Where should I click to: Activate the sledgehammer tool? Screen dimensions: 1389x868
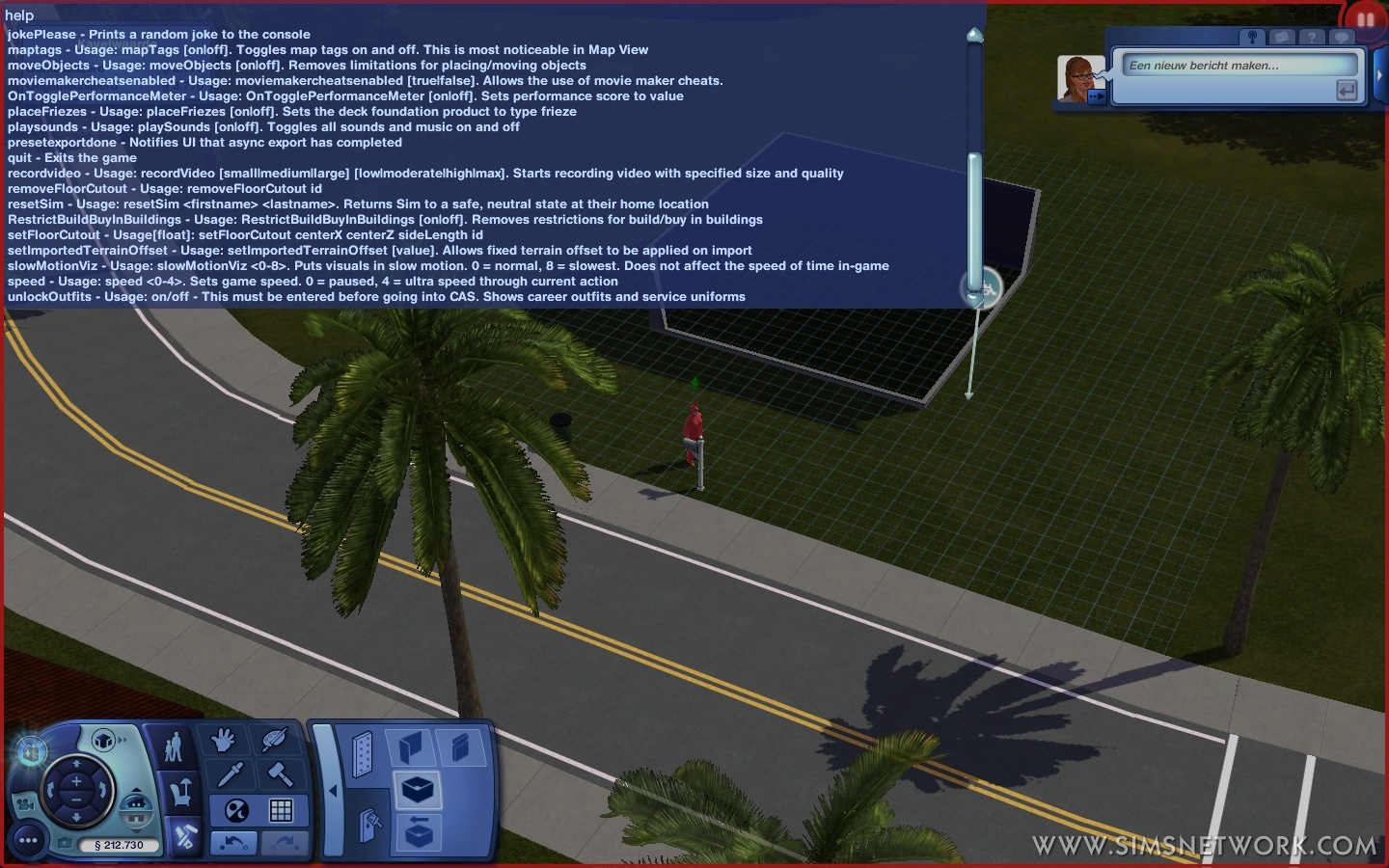coord(281,773)
